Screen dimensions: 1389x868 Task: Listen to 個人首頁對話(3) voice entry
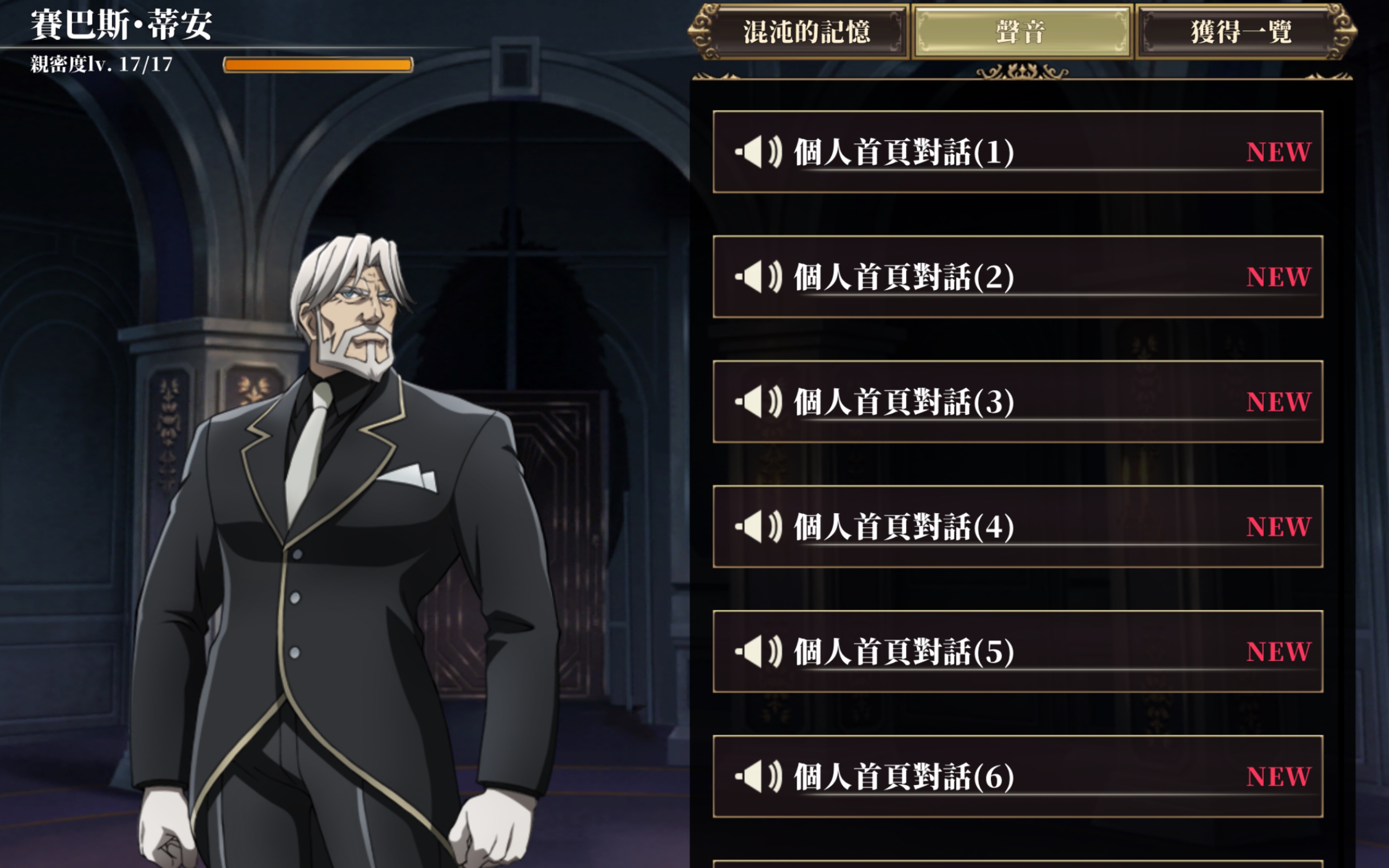pyautogui.click(x=1017, y=402)
